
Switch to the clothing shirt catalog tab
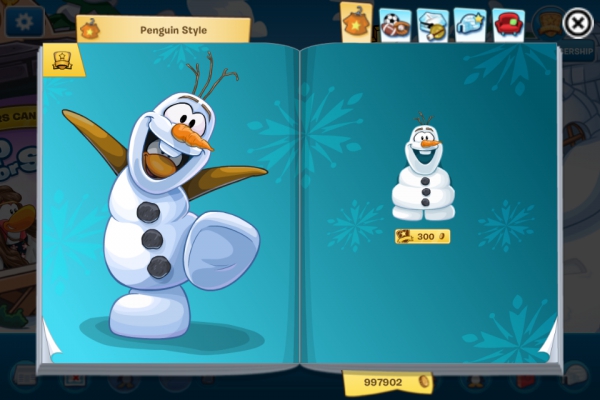(x=357, y=22)
